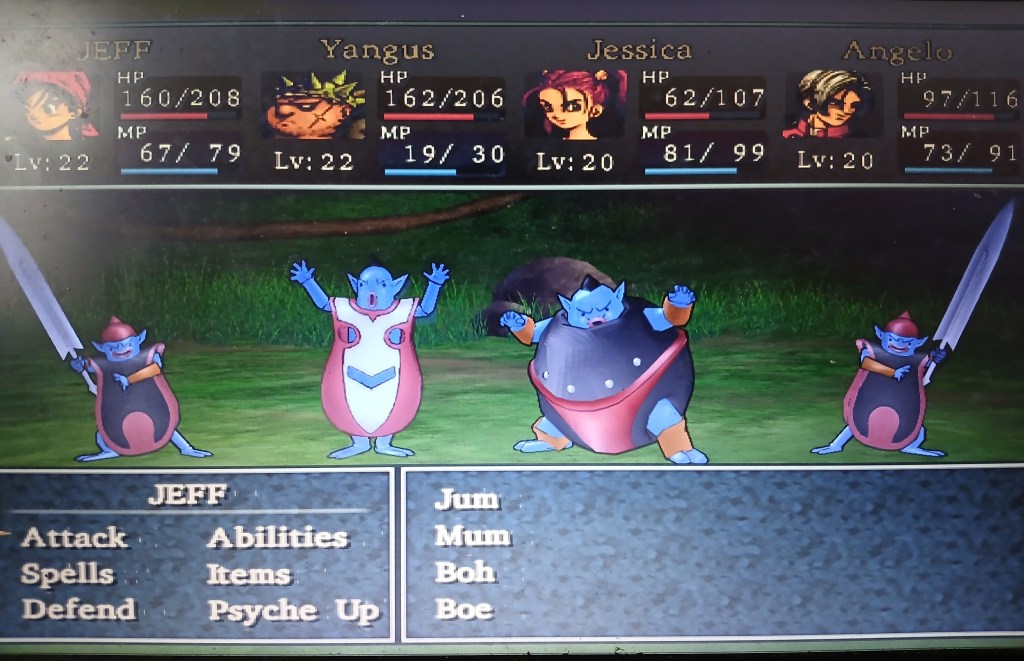
Task: Target Boh in the enemy list
Action: (x=465, y=573)
